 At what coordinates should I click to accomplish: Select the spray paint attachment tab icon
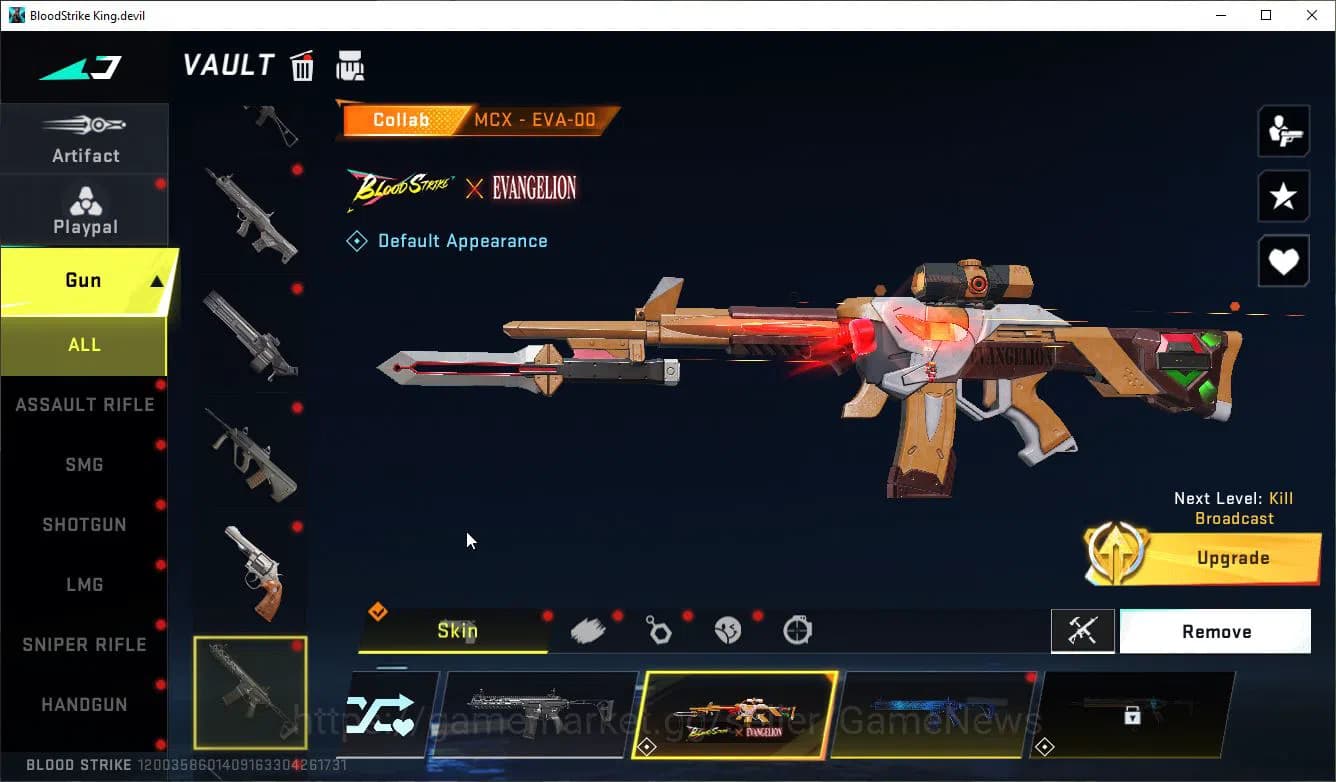[588, 629]
